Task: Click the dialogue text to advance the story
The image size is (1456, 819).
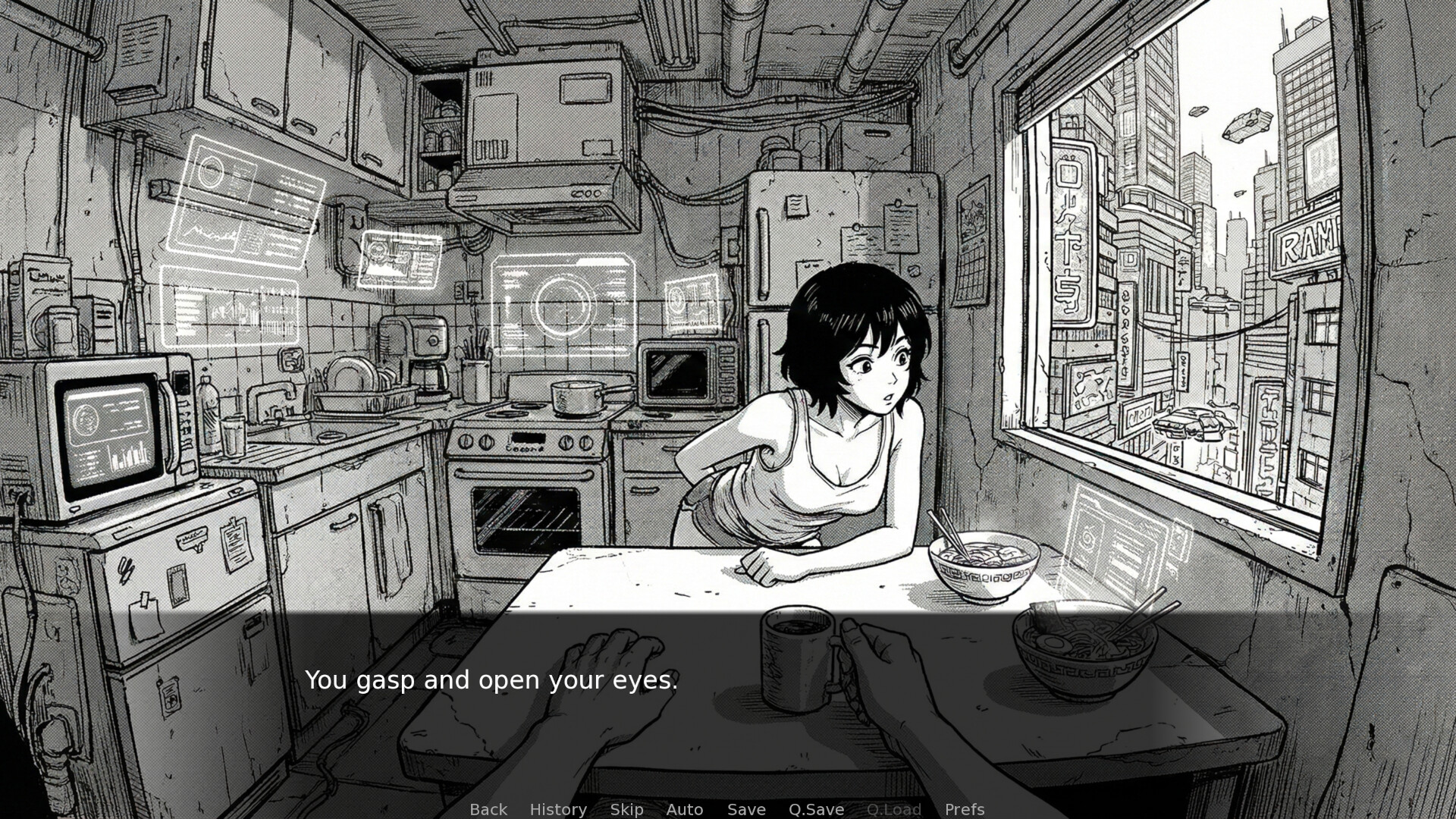Action: (491, 680)
